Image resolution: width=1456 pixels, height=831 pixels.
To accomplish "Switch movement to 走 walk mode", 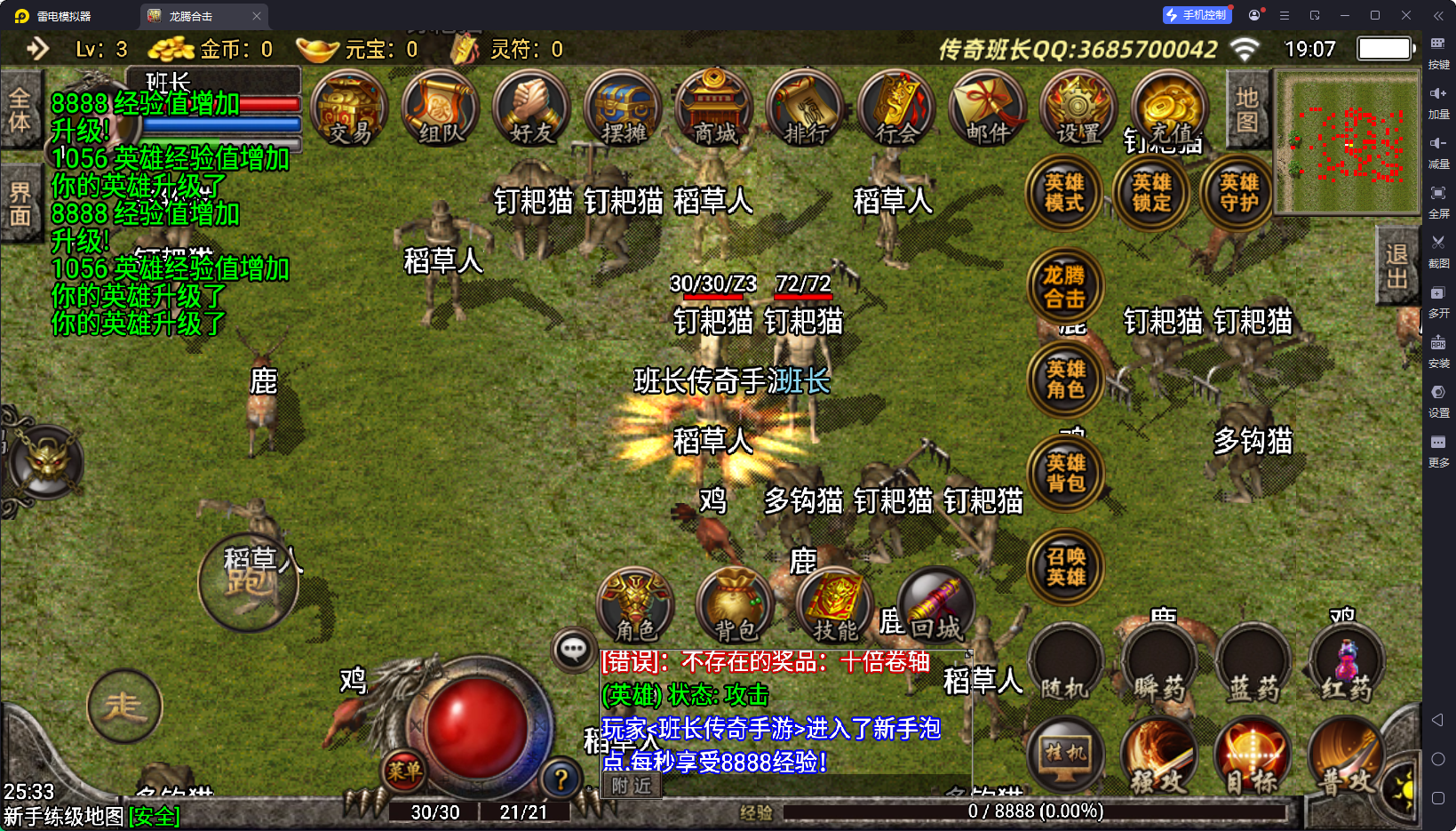I will [124, 707].
